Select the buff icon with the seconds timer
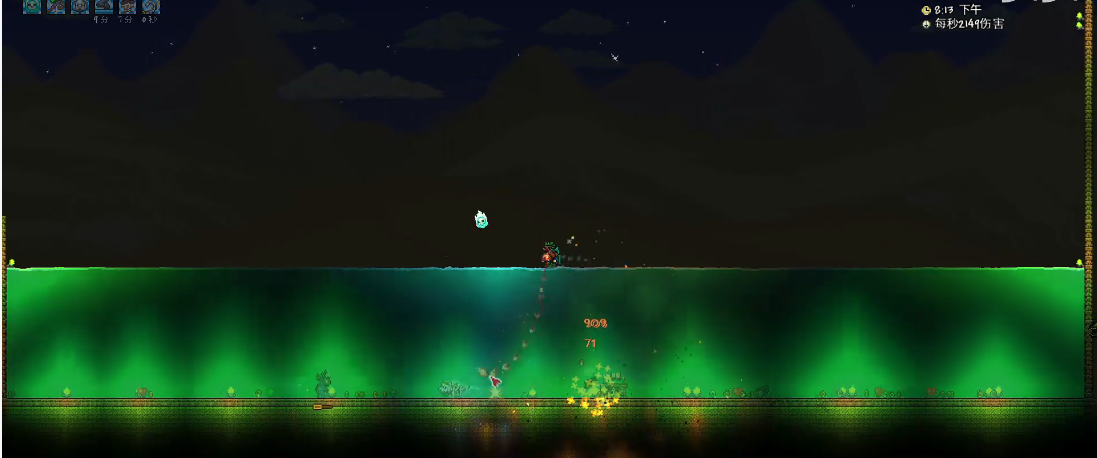The height and width of the screenshot is (458, 1097). point(151,6)
